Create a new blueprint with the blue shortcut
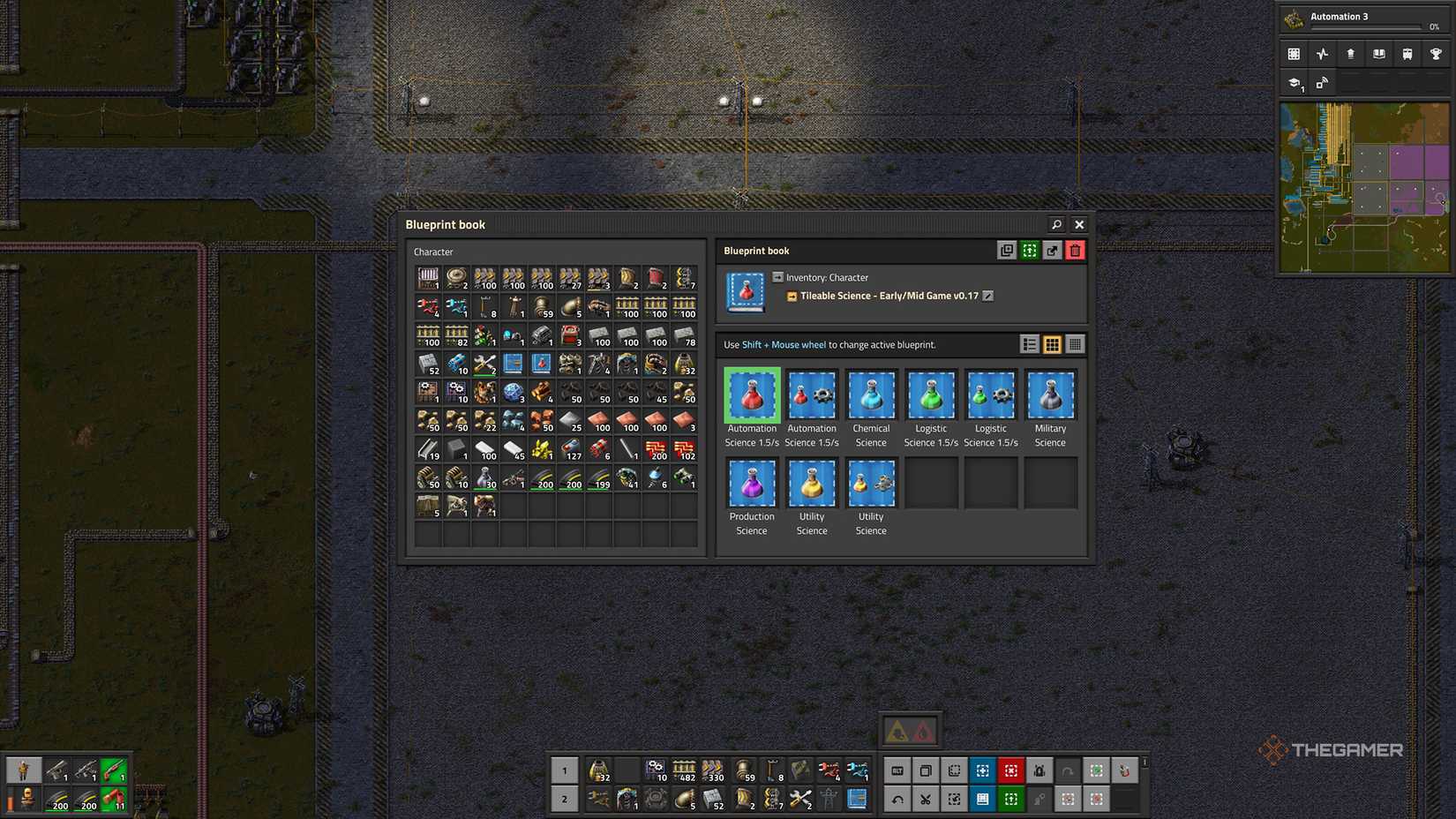Viewport: 1456px width, 819px height. coord(982,770)
